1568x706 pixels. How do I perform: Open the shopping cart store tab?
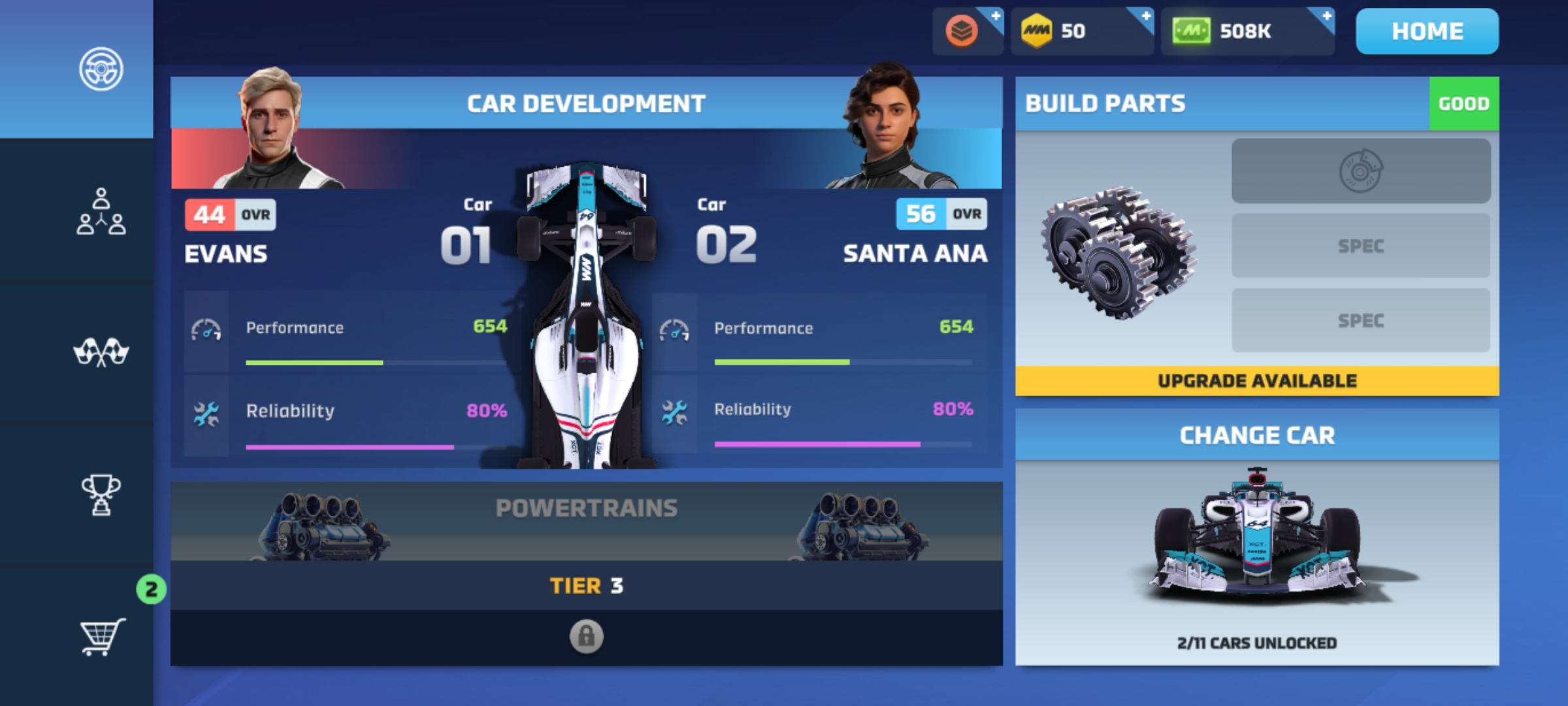(101, 636)
